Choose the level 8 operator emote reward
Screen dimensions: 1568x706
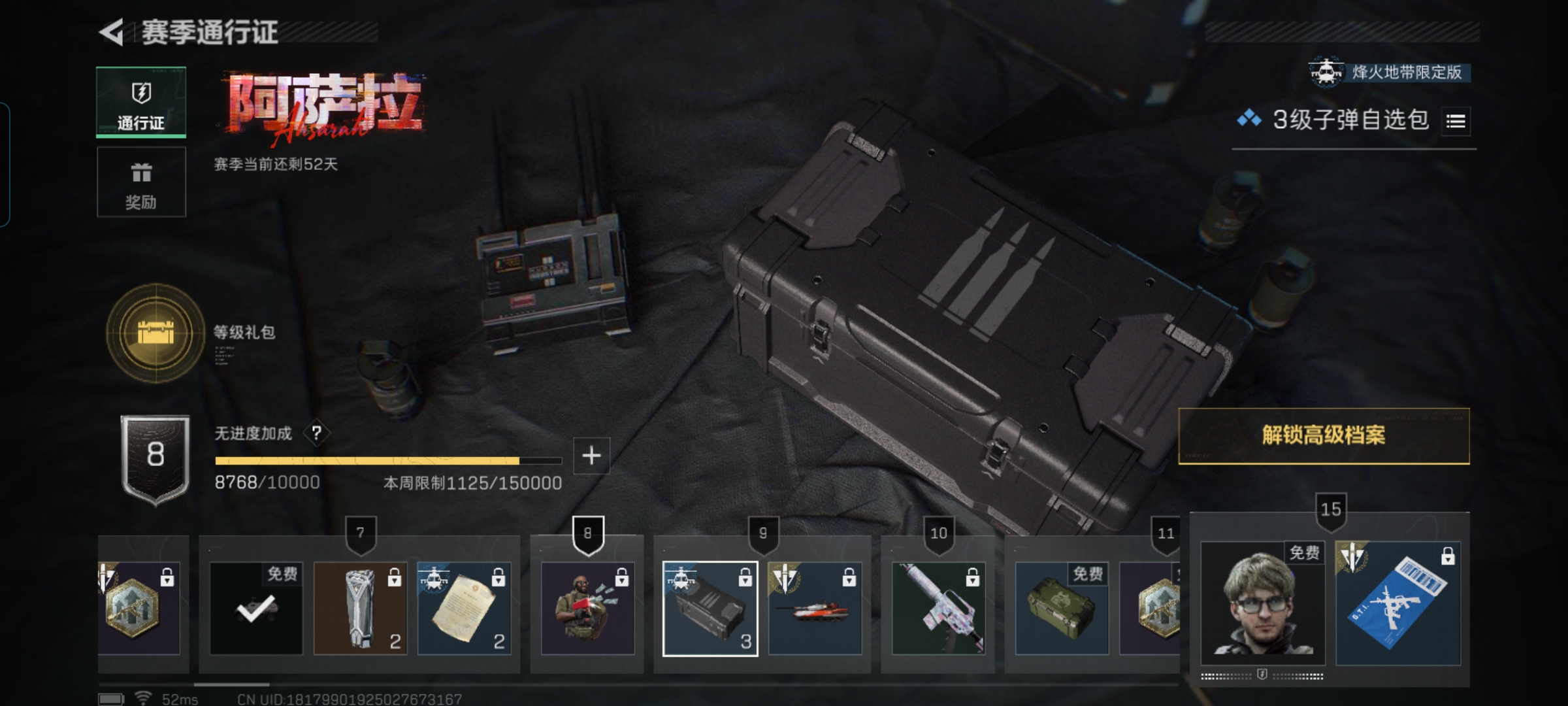[x=587, y=609]
